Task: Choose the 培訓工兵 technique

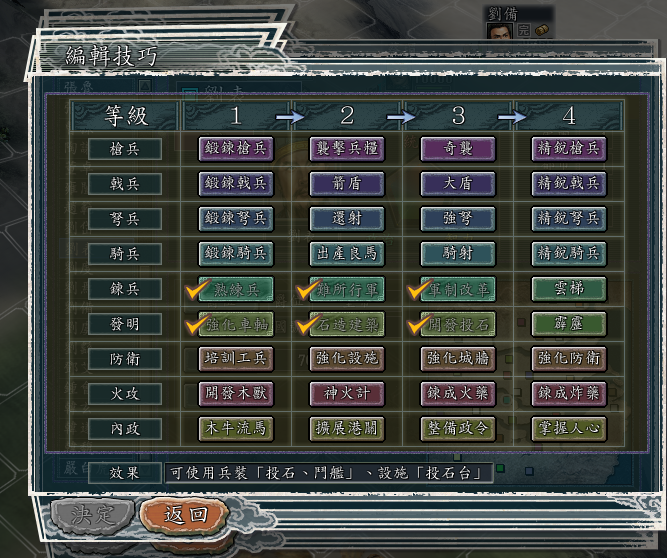Action: click(236, 359)
